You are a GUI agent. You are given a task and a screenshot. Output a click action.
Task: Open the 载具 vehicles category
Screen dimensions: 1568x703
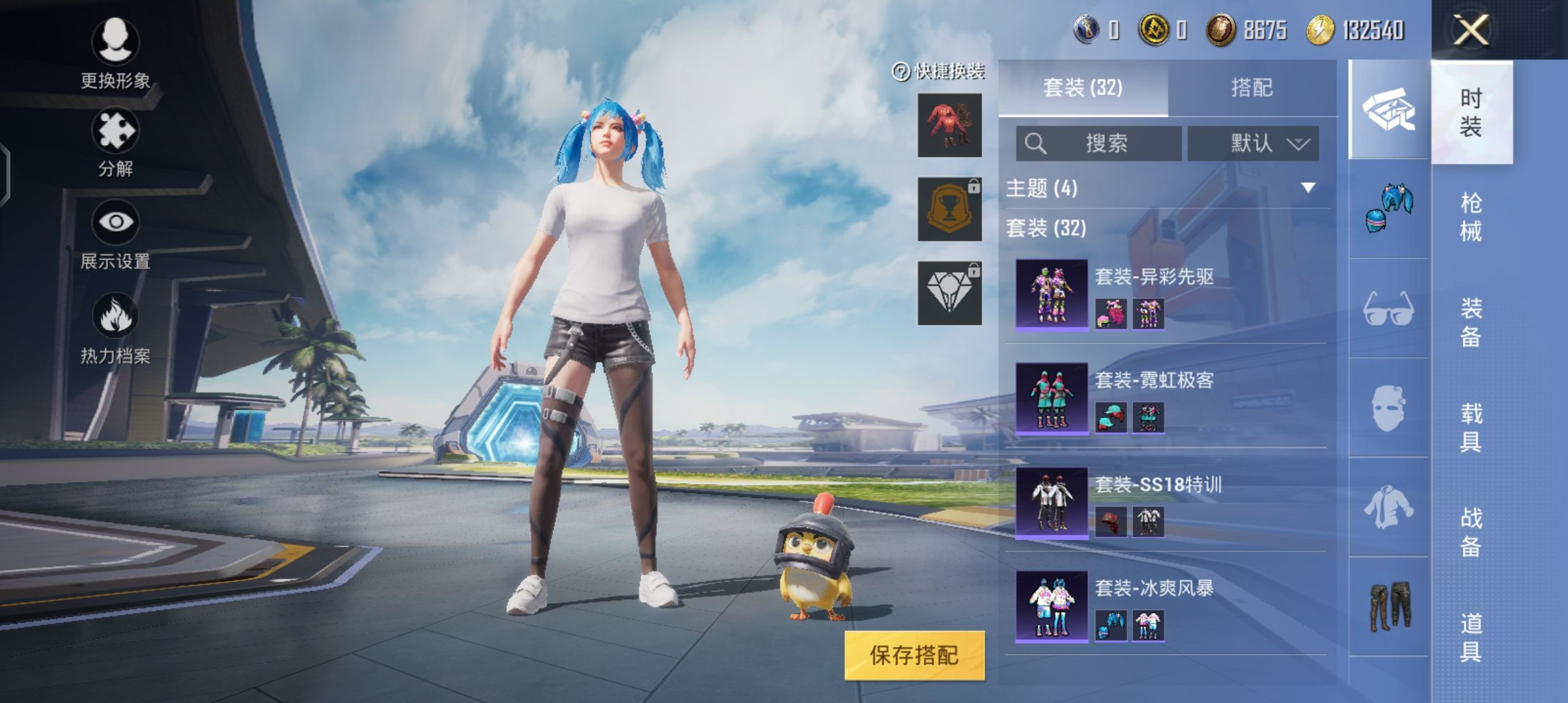(x=1471, y=427)
